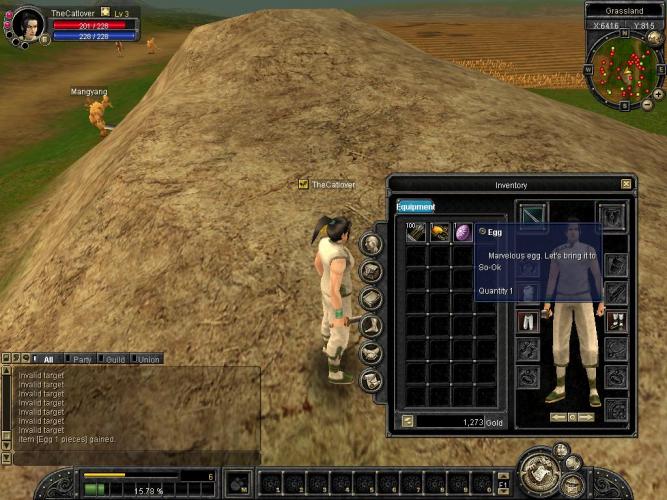Click the gold drop button
The width and height of the screenshot is (667, 500).
[x=407, y=421]
